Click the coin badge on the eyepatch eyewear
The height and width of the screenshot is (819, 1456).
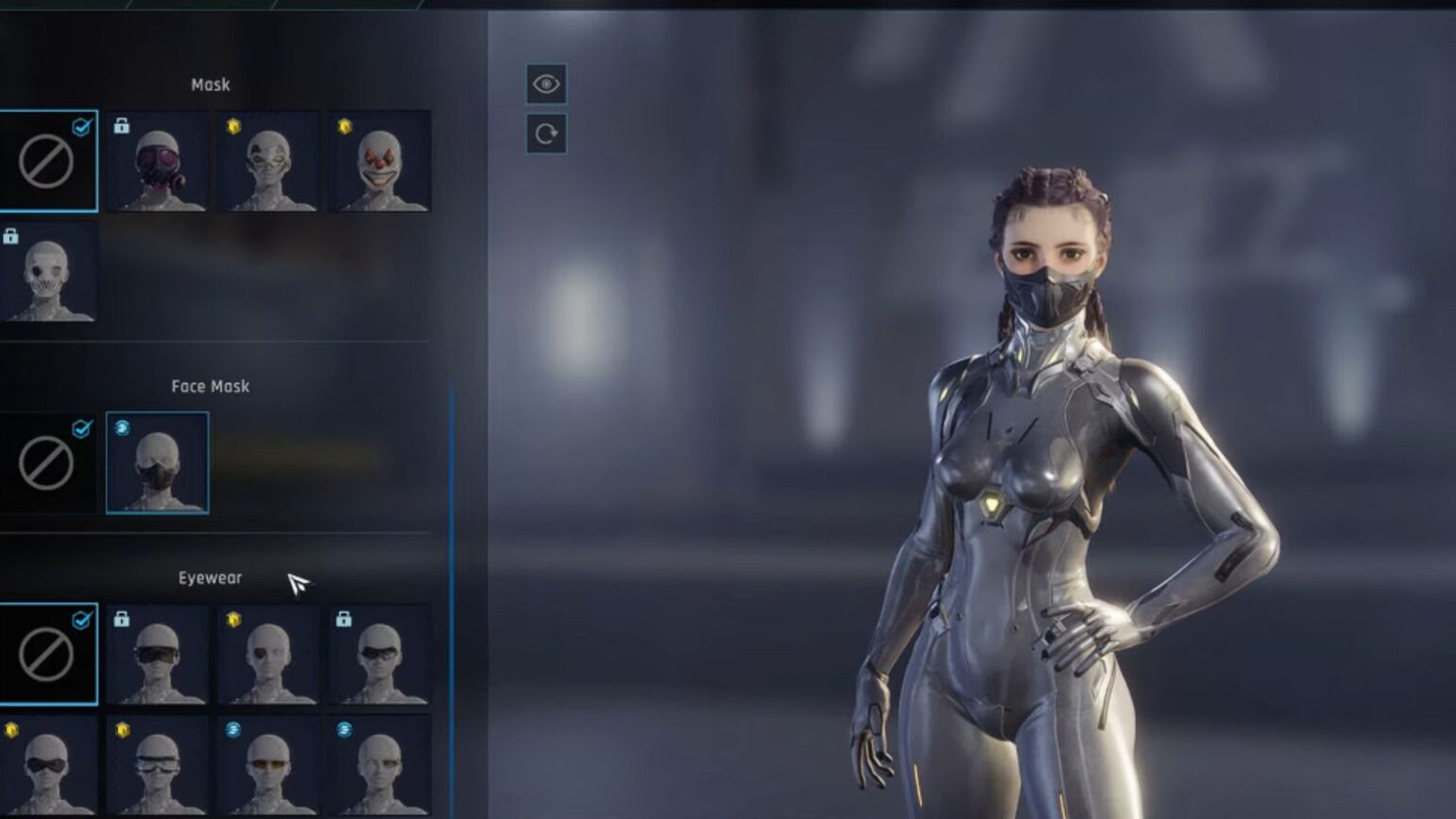pyautogui.click(x=231, y=618)
